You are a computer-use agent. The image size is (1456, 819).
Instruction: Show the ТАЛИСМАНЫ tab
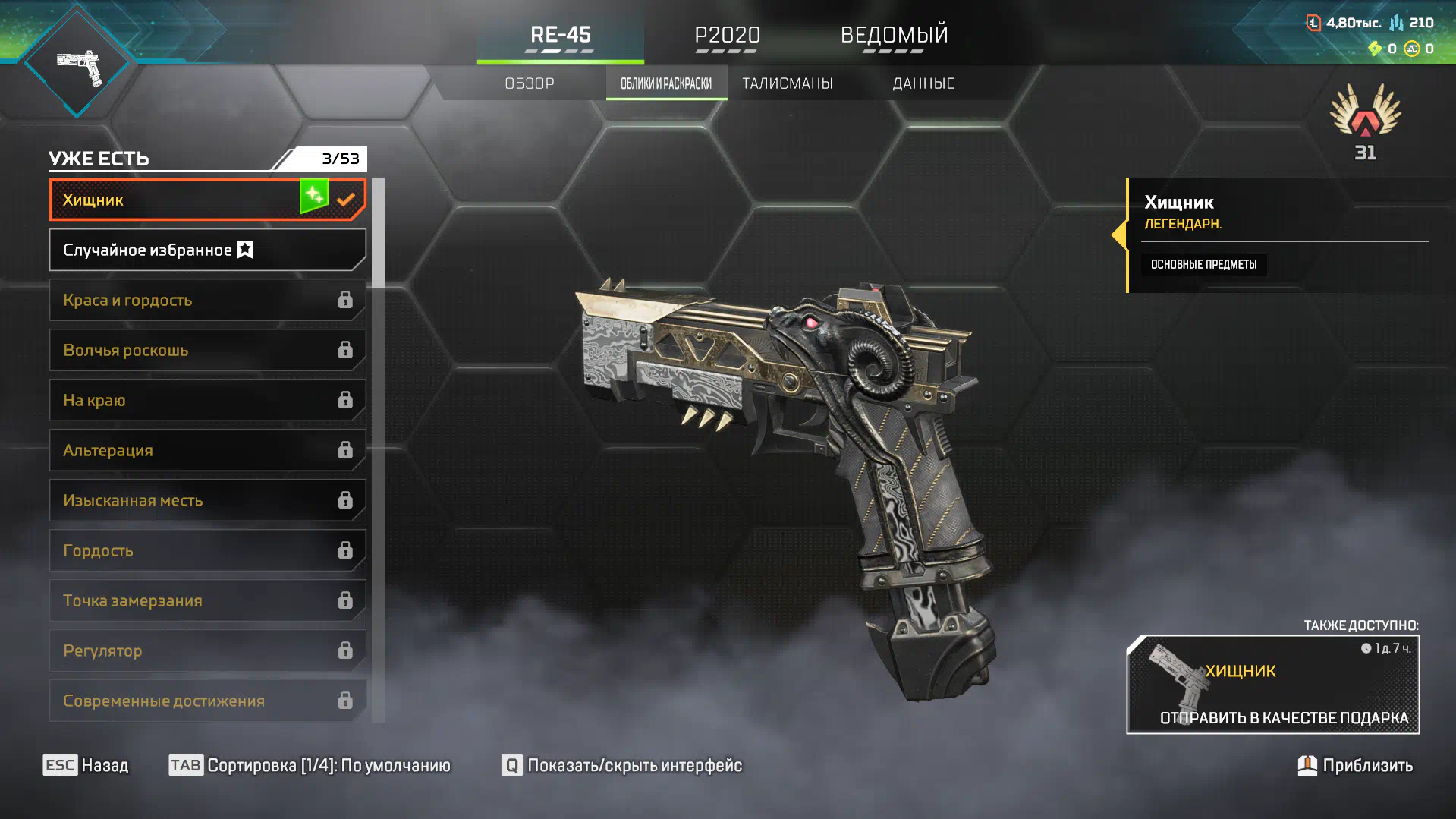pyautogui.click(x=787, y=83)
